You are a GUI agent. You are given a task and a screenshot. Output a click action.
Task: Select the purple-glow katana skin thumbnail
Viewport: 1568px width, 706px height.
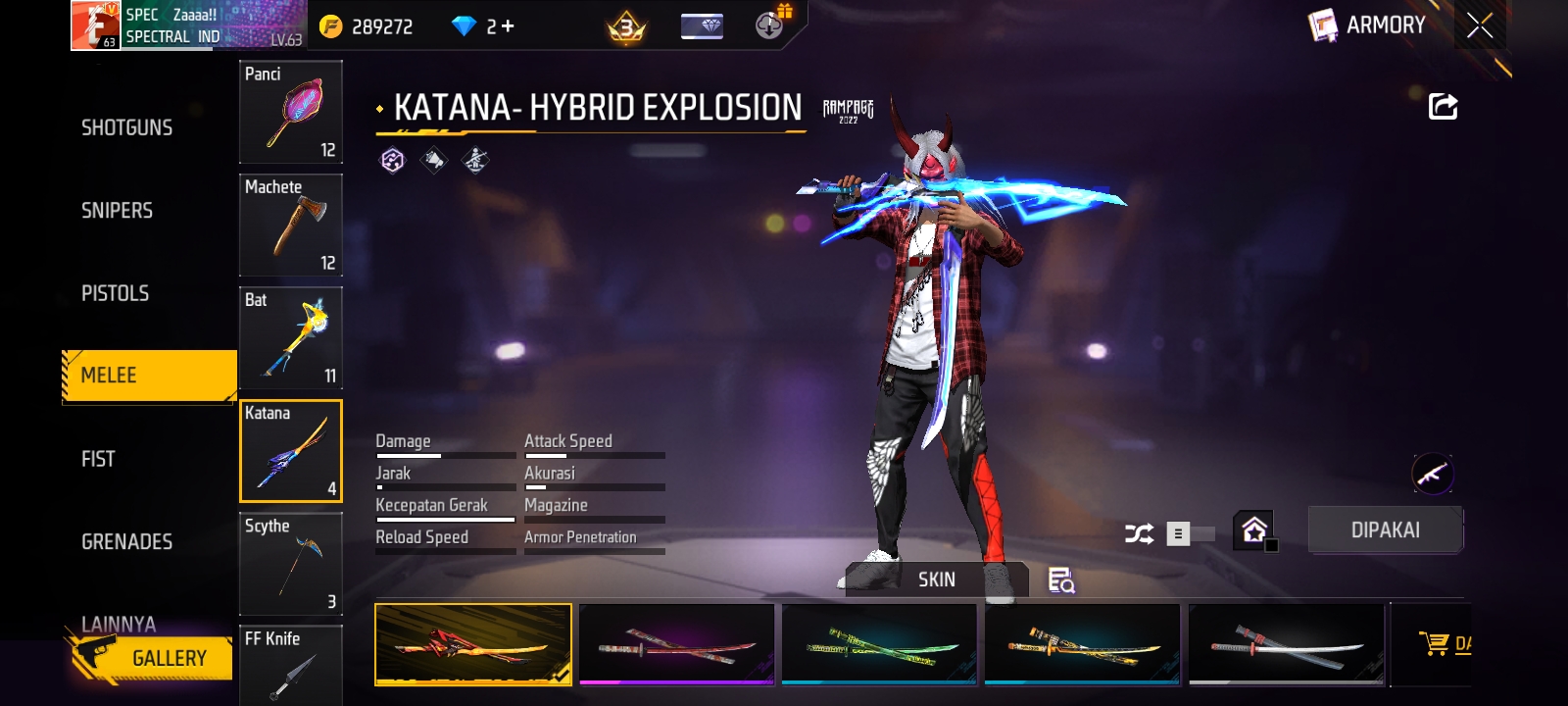pos(676,644)
